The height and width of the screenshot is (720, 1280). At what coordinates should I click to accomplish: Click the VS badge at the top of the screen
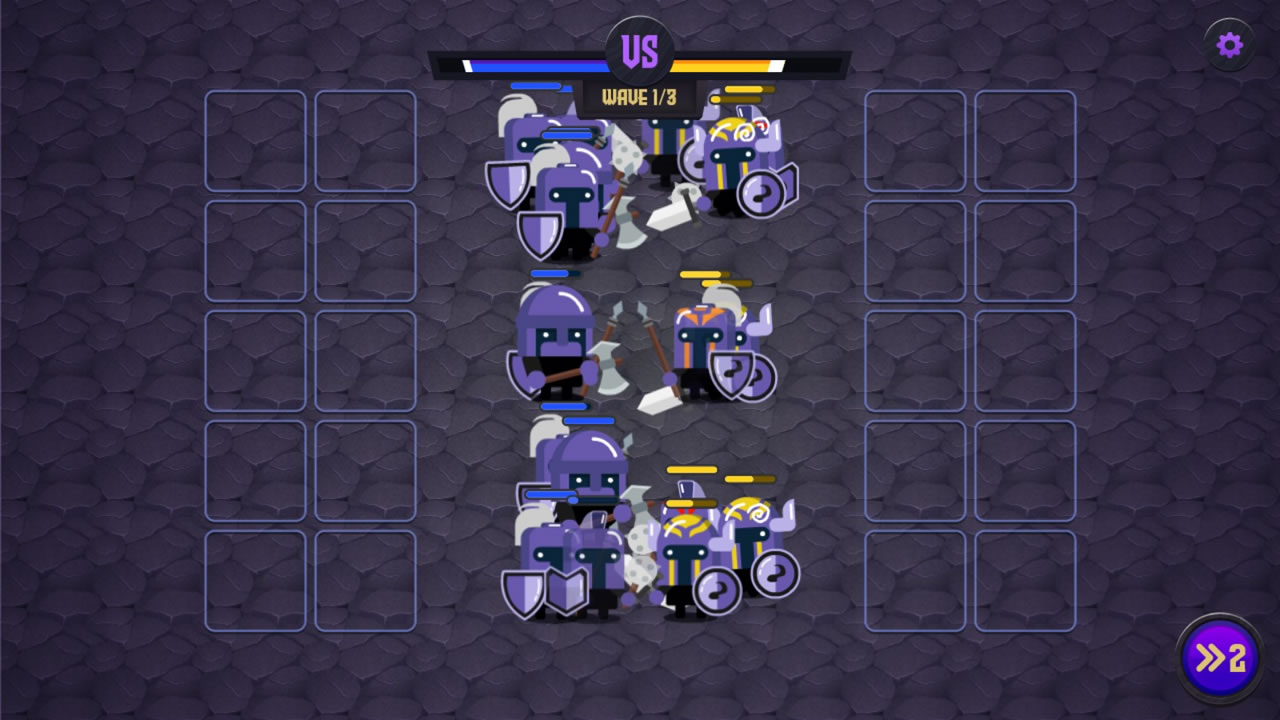pyautogui.click(x=640, y=47)
